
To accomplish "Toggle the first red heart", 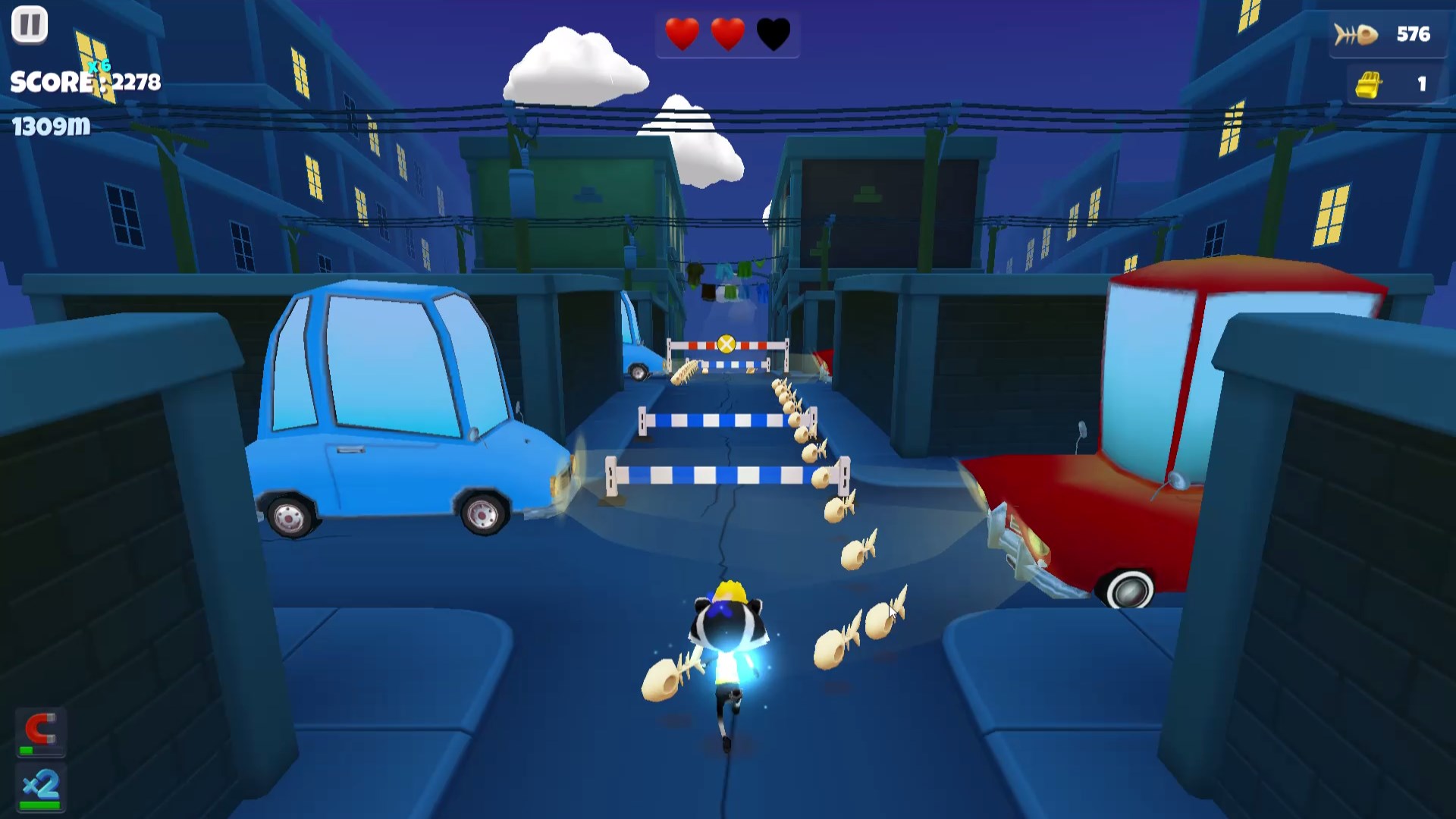I will click(x=681, y=33).
